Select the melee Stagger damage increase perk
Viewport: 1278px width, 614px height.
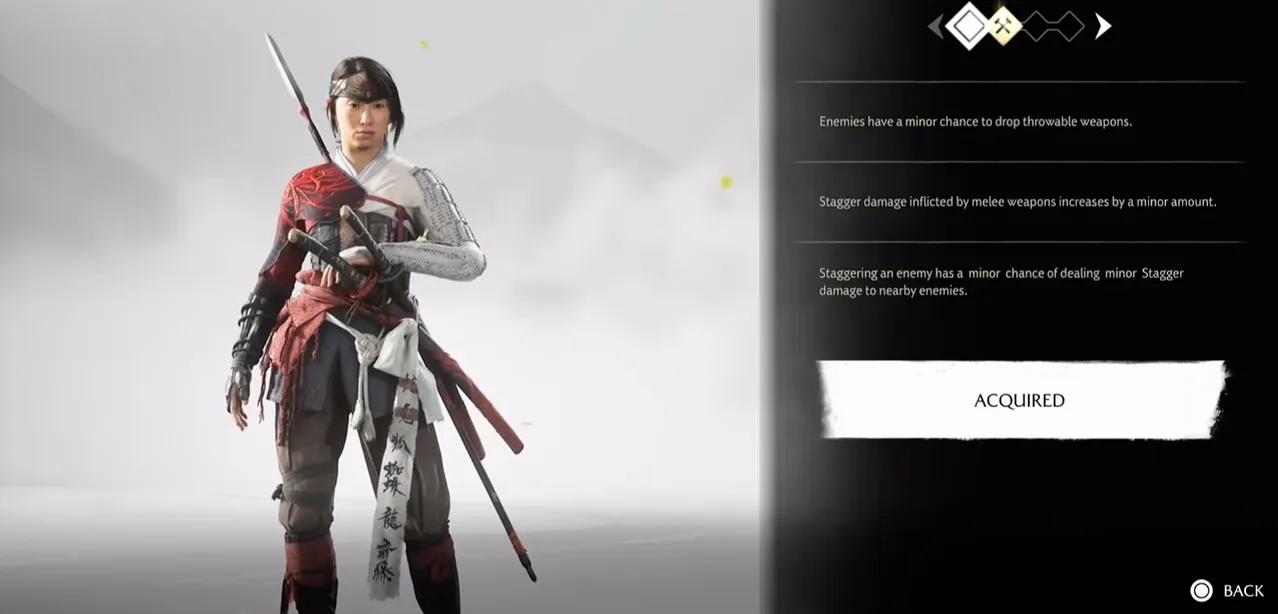[x=1019, y=202]
